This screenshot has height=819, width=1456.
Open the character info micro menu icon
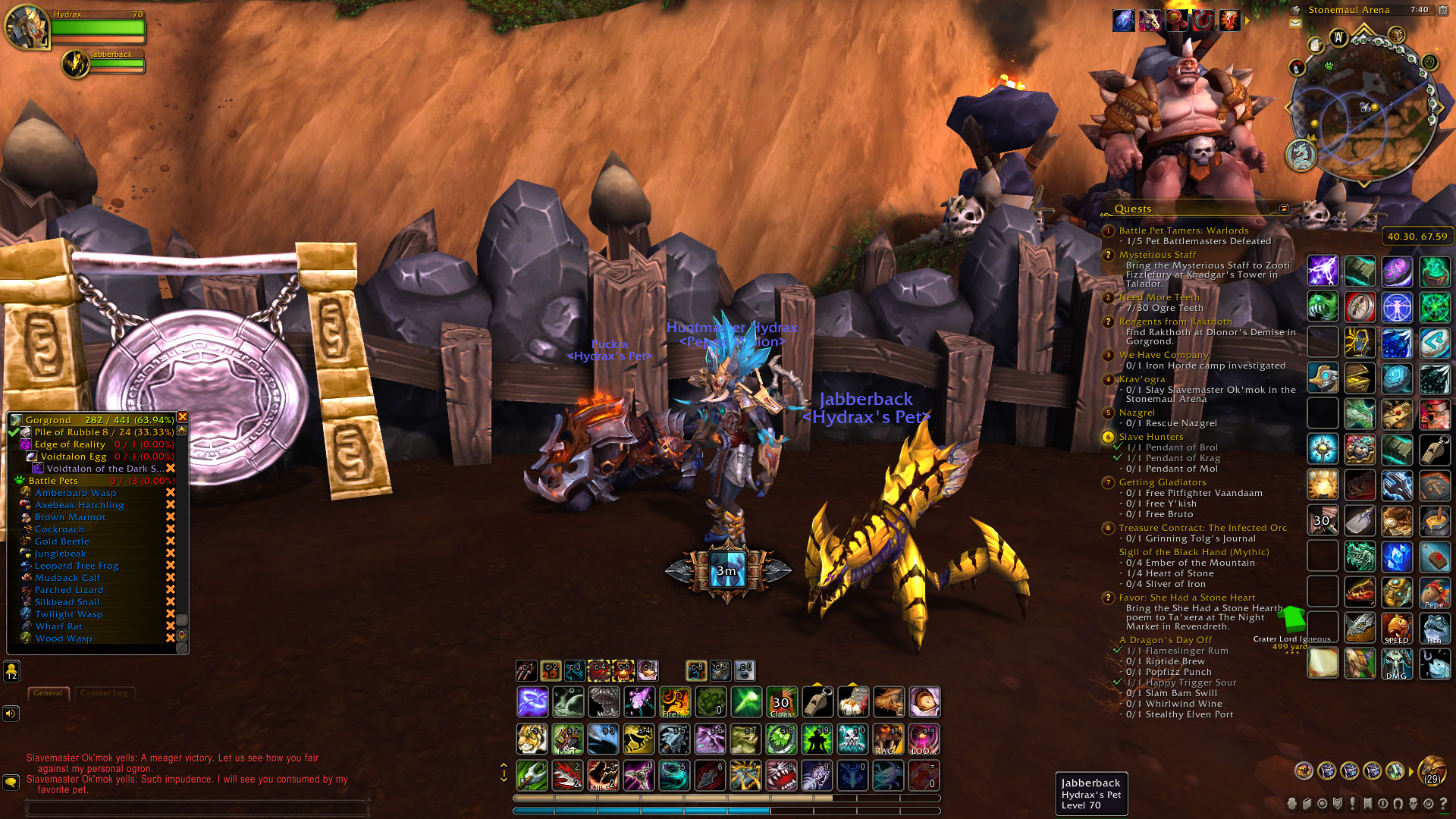pyautogui.click(x=1291, y=805)
